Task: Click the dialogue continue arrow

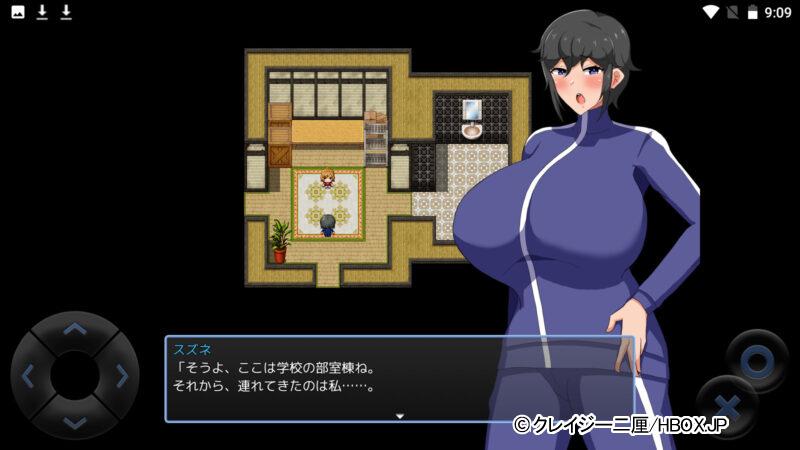Action: [x=400, y=415]
